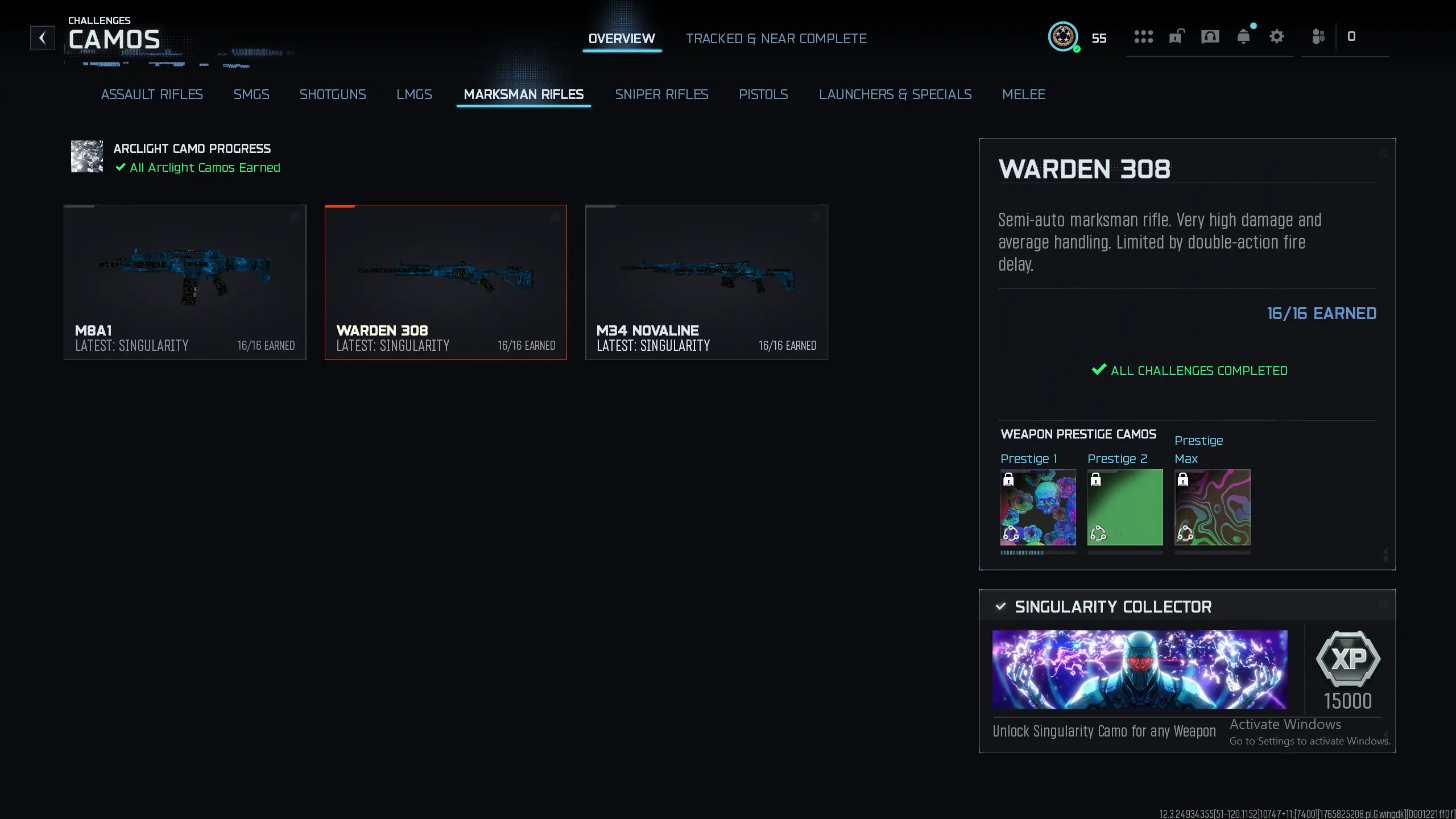Click the green checkmark on All Challenges Completed

tap(1099, 370)
